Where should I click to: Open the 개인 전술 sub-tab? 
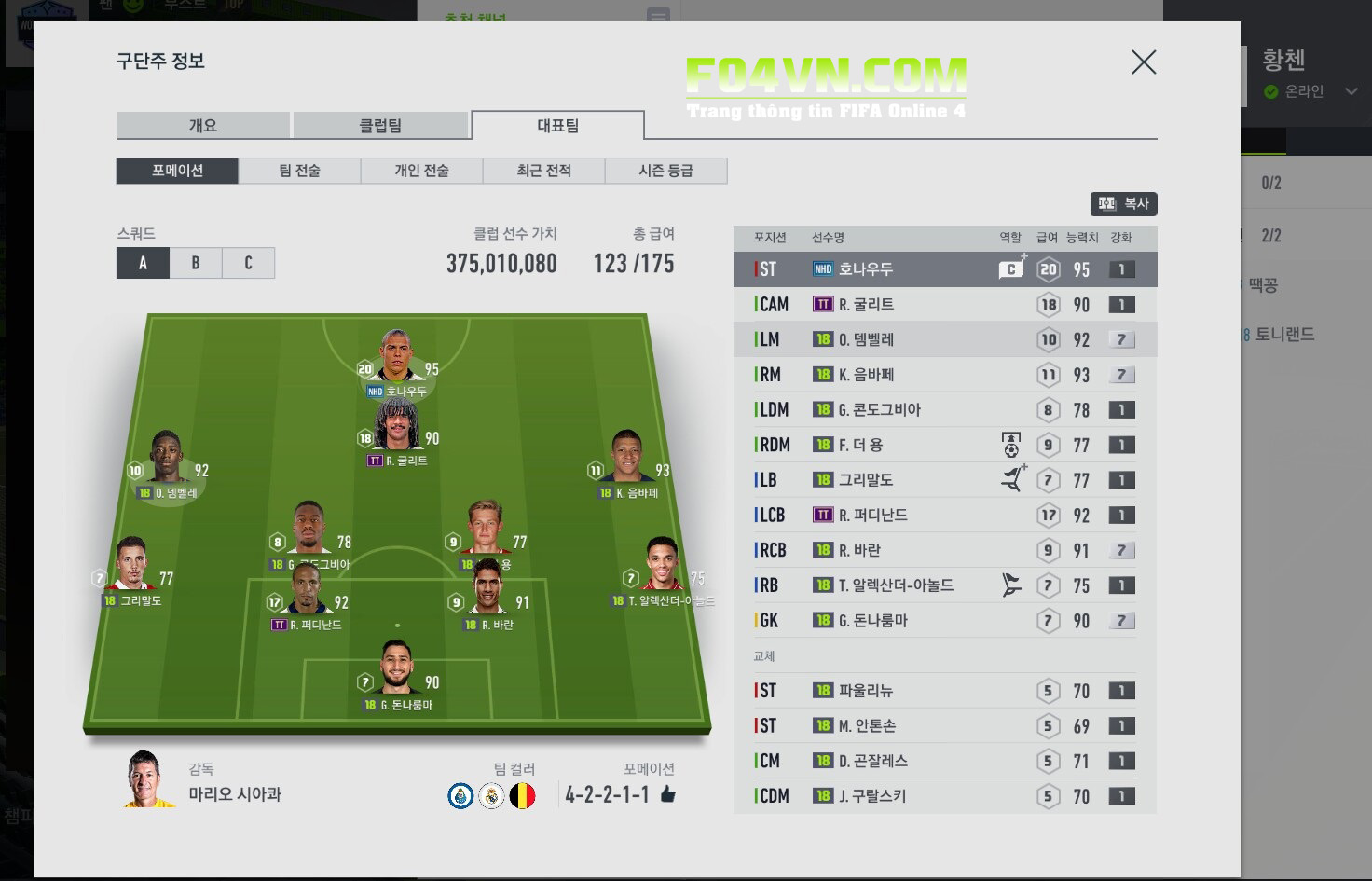[421, 171]
